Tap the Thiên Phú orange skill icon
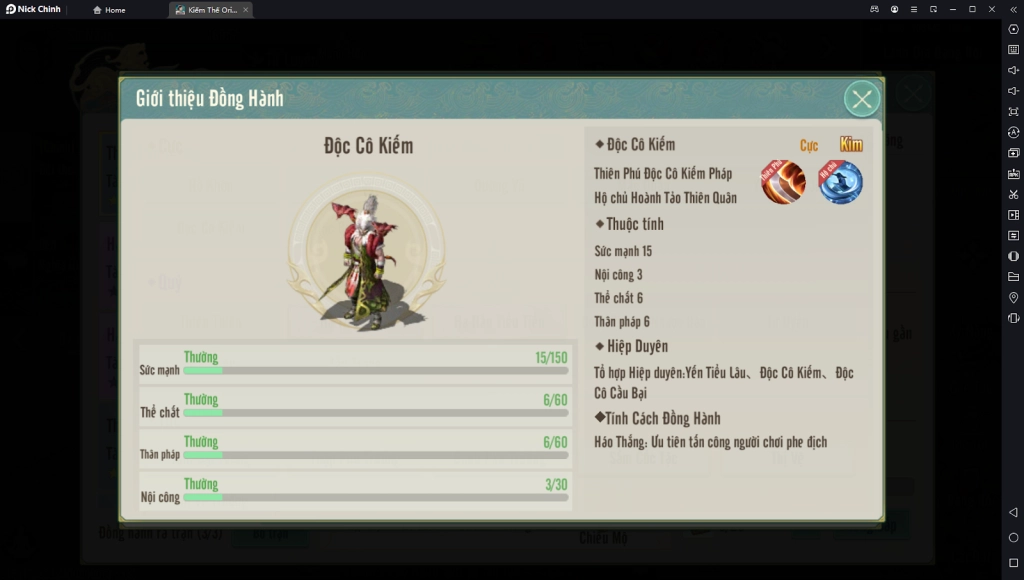This screenshot has height=580, width=1024. click(x=783, y=182)
